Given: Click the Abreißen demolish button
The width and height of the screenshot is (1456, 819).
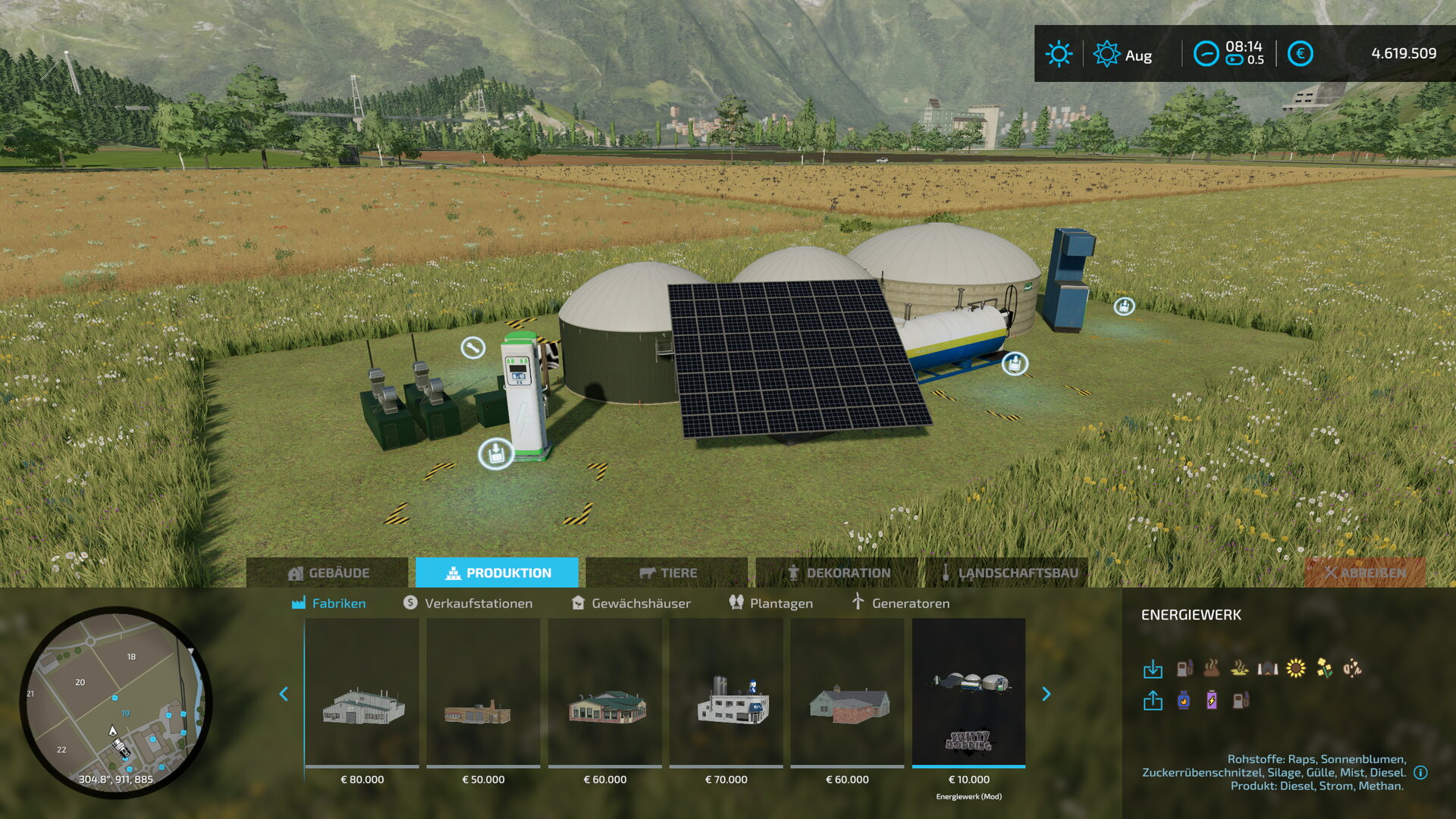Looking at the screenshot, I should click(1365, 573).
